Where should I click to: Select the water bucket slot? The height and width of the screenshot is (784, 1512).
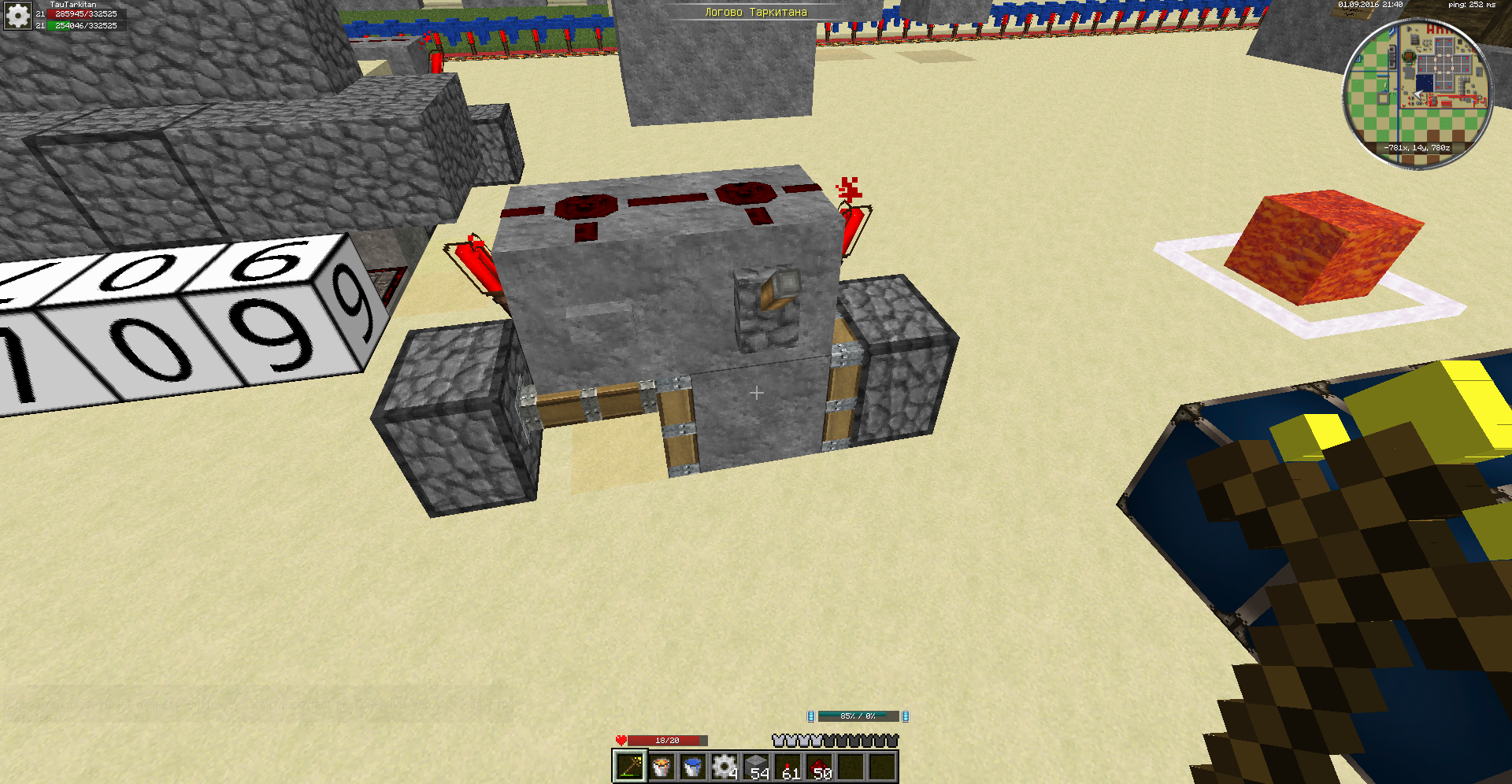[x=693, y=766]
